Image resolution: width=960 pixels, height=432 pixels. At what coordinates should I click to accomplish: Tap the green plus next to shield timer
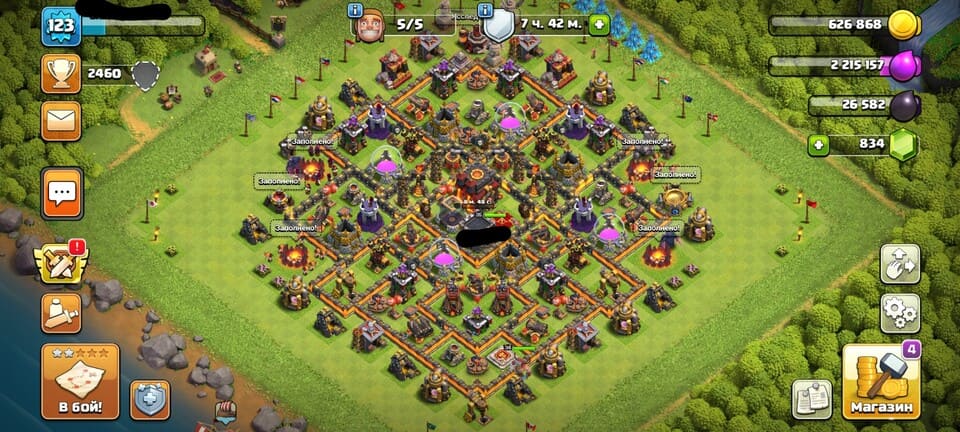pyautogui.click(x=598, y=24)
